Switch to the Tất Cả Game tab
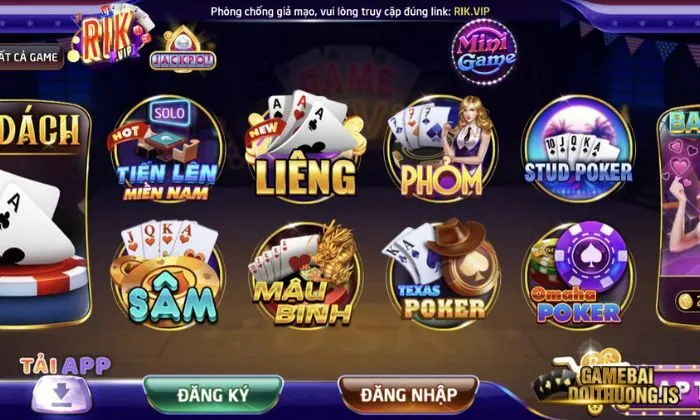Screen dimensions: 700x420 [x=28, y=57]
